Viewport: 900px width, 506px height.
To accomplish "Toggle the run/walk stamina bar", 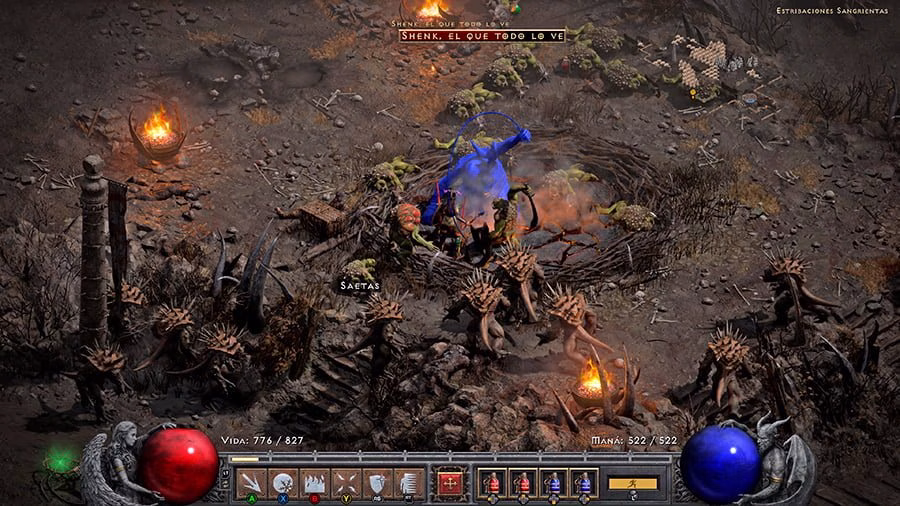I will point(633,483).
